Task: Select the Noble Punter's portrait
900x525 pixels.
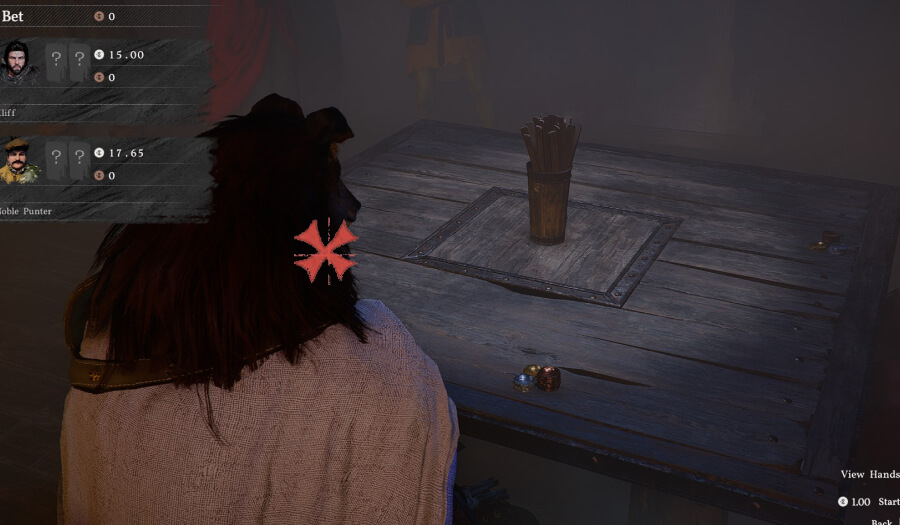Action: click(x=19, y=160)
